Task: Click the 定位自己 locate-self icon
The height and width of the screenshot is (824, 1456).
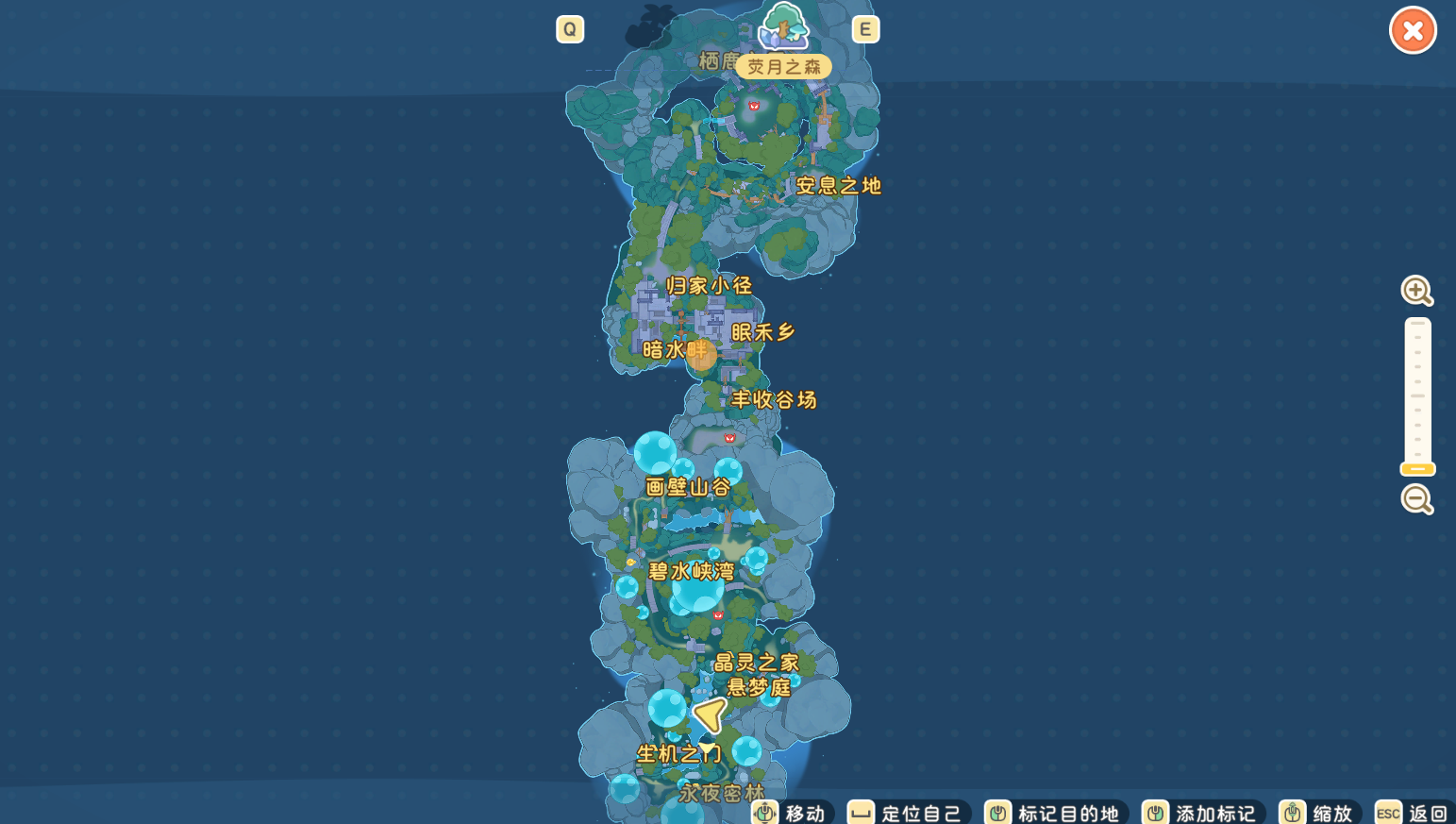Action: (x=860, y=812)
